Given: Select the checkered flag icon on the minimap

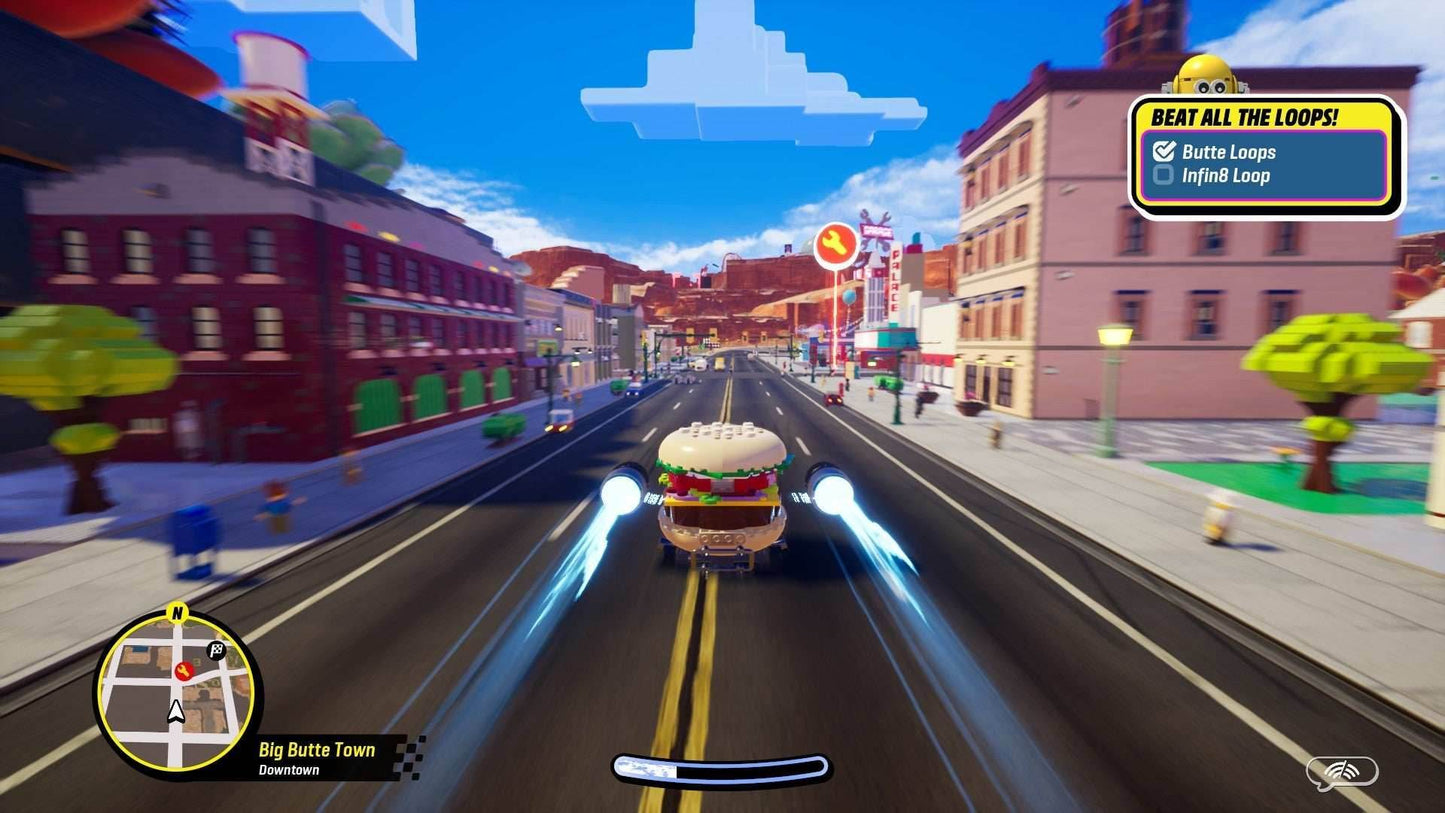Looking at the screenshot, I should (x=215, y=649).
